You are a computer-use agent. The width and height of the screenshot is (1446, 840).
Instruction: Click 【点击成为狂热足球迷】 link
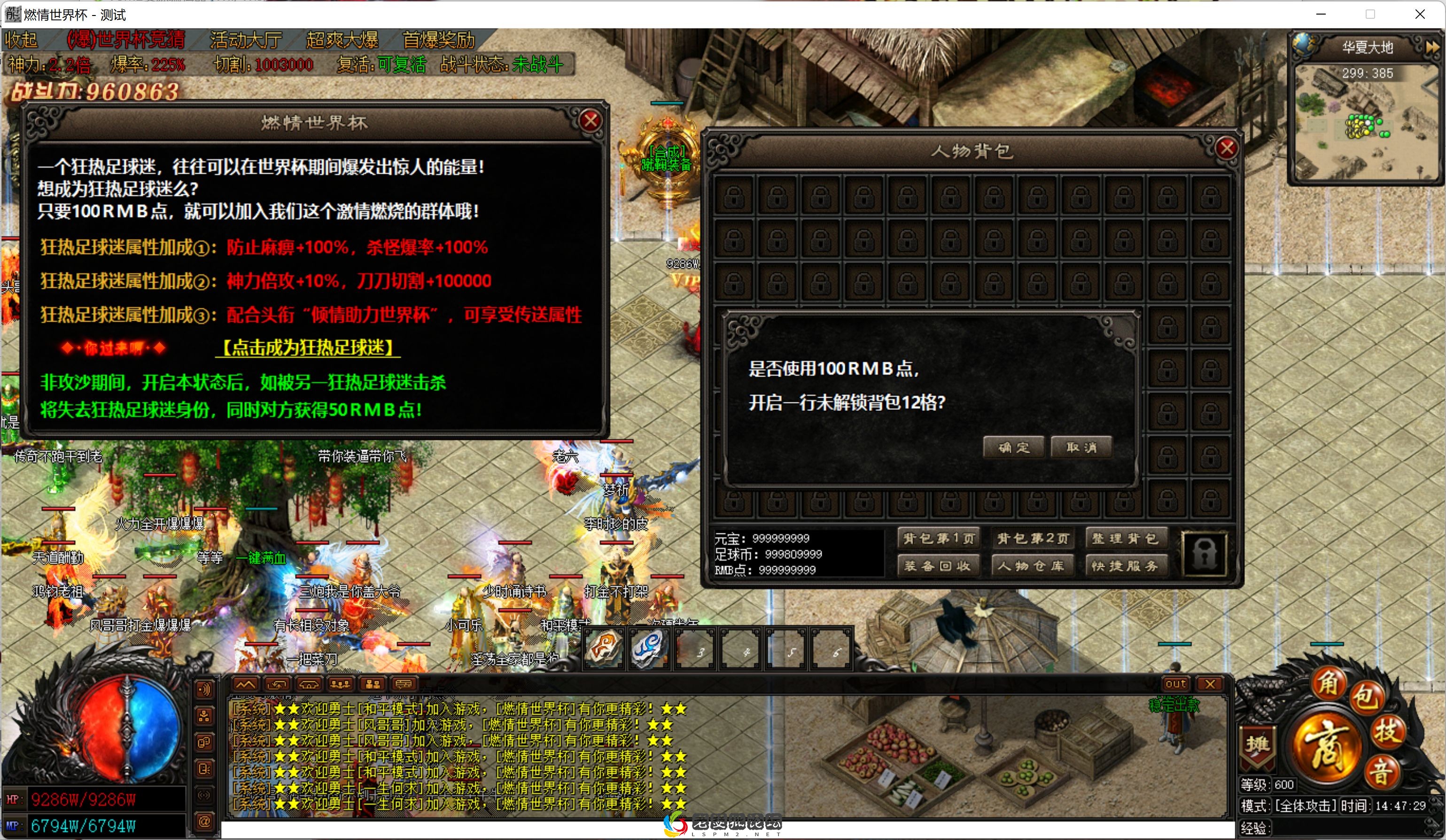click(308, 347)
